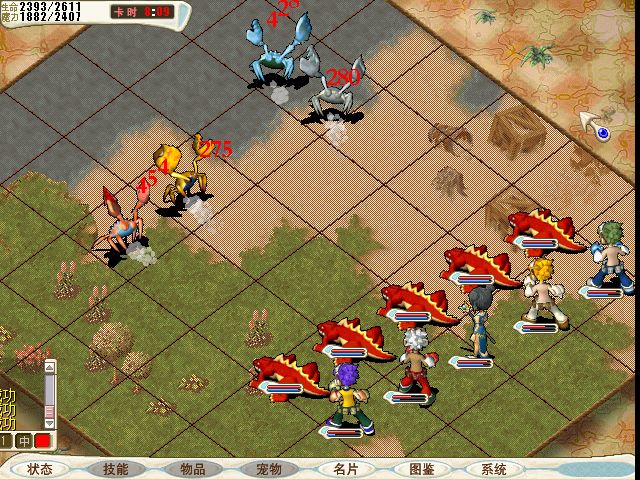This screenshot has height=480, width=640.
Task: Click the 中 chat-size button
Action: point(24,441)
